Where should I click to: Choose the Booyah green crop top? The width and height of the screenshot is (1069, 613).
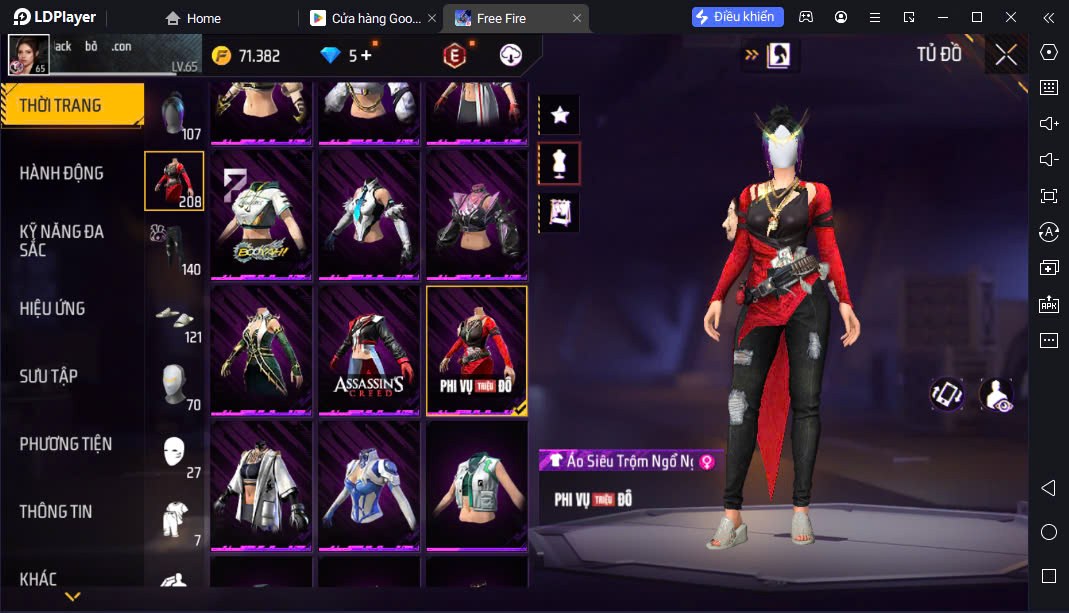tap(260, 214)
